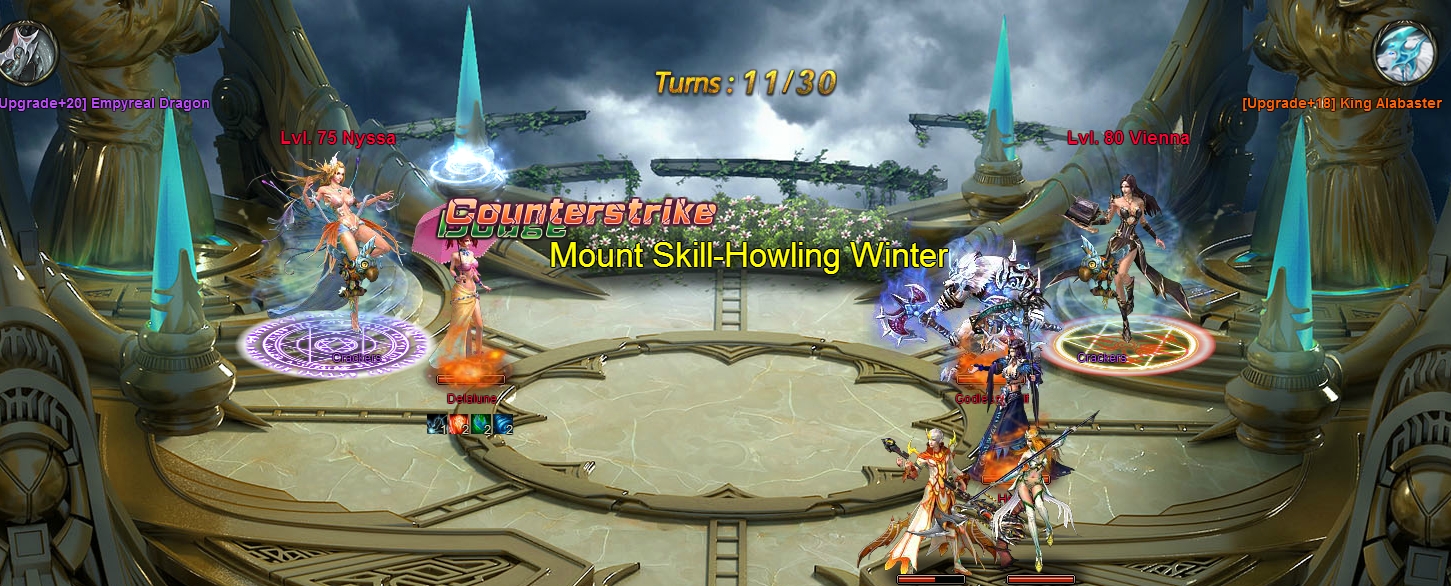This screenshot has height=586, width=1451.
Task: Inspect the green buff icon under Delalune
Action: (481, 424)
